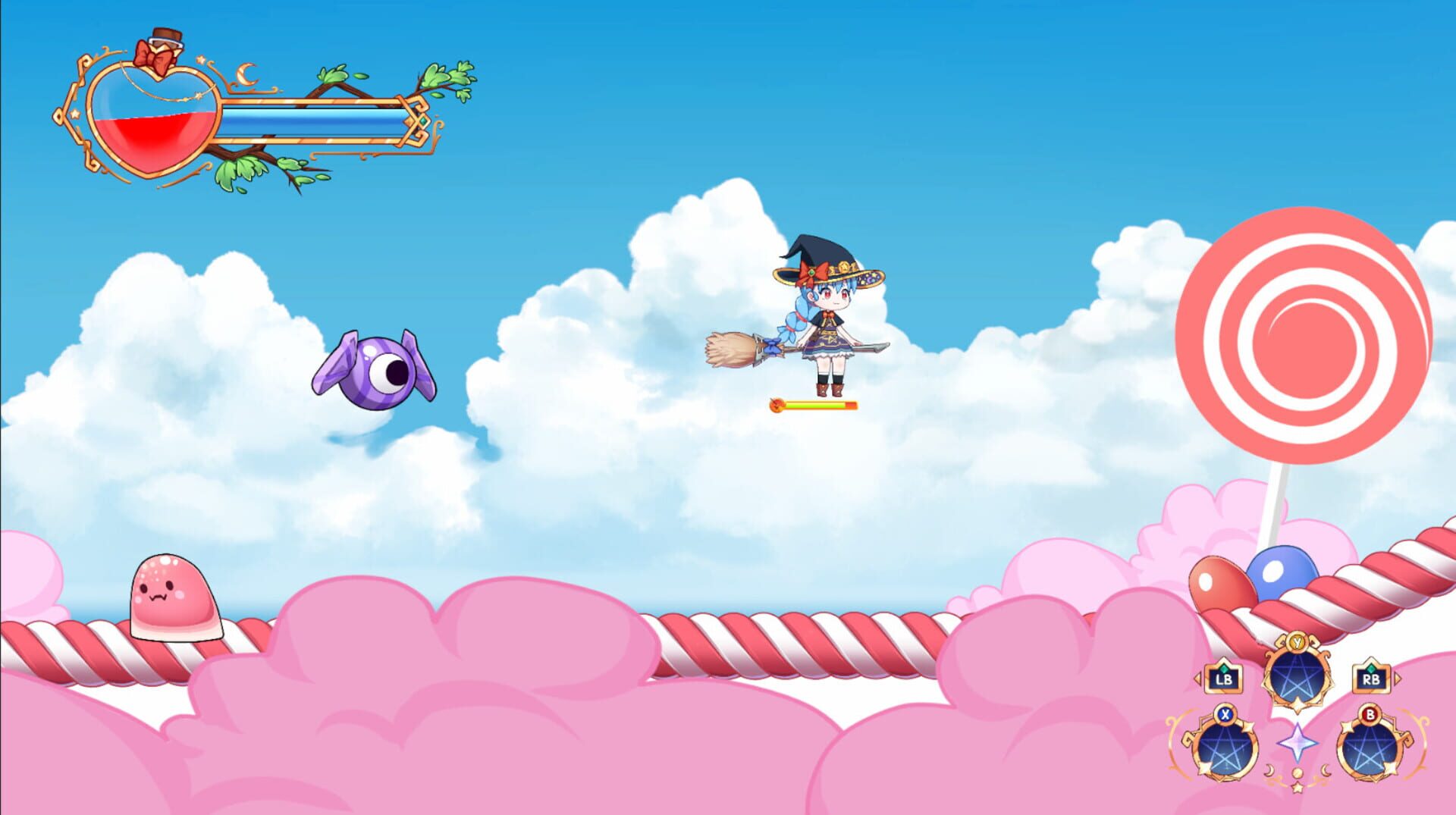The height and width of the screenshot is (815, 1456).
Task: Expand skills with the arrow right of RB
Action: [x=1396, y=678]
